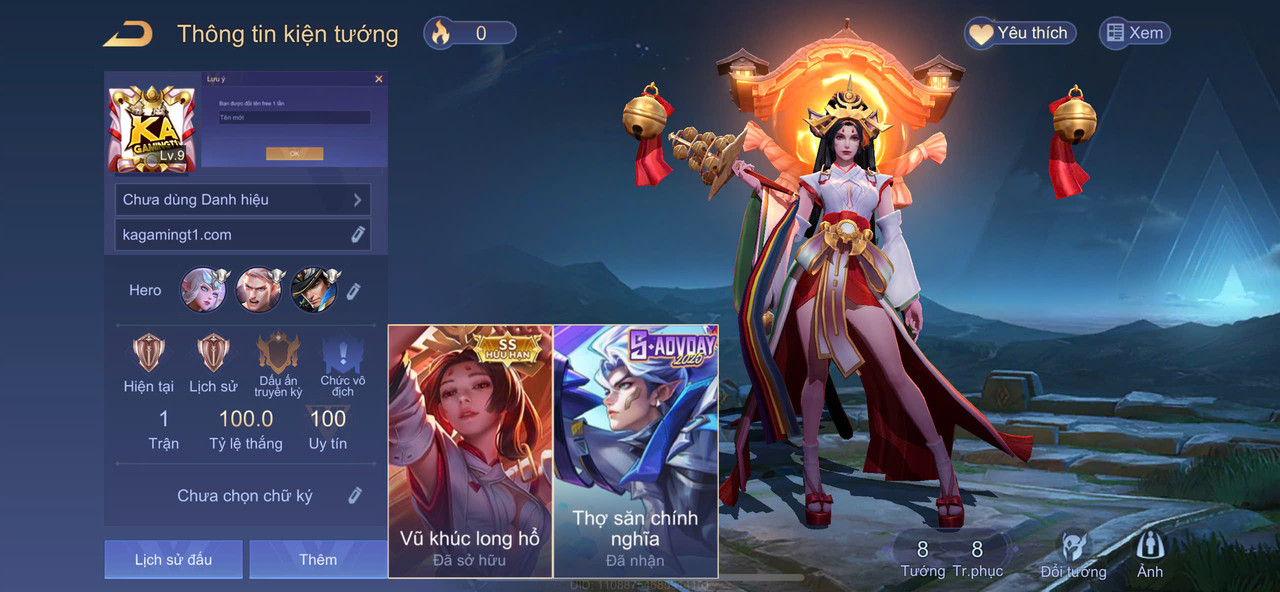The width and height of the screenshot is (1280, 592).
Task: Show the Lịch sử rank badge
Action: pos(213,354)
